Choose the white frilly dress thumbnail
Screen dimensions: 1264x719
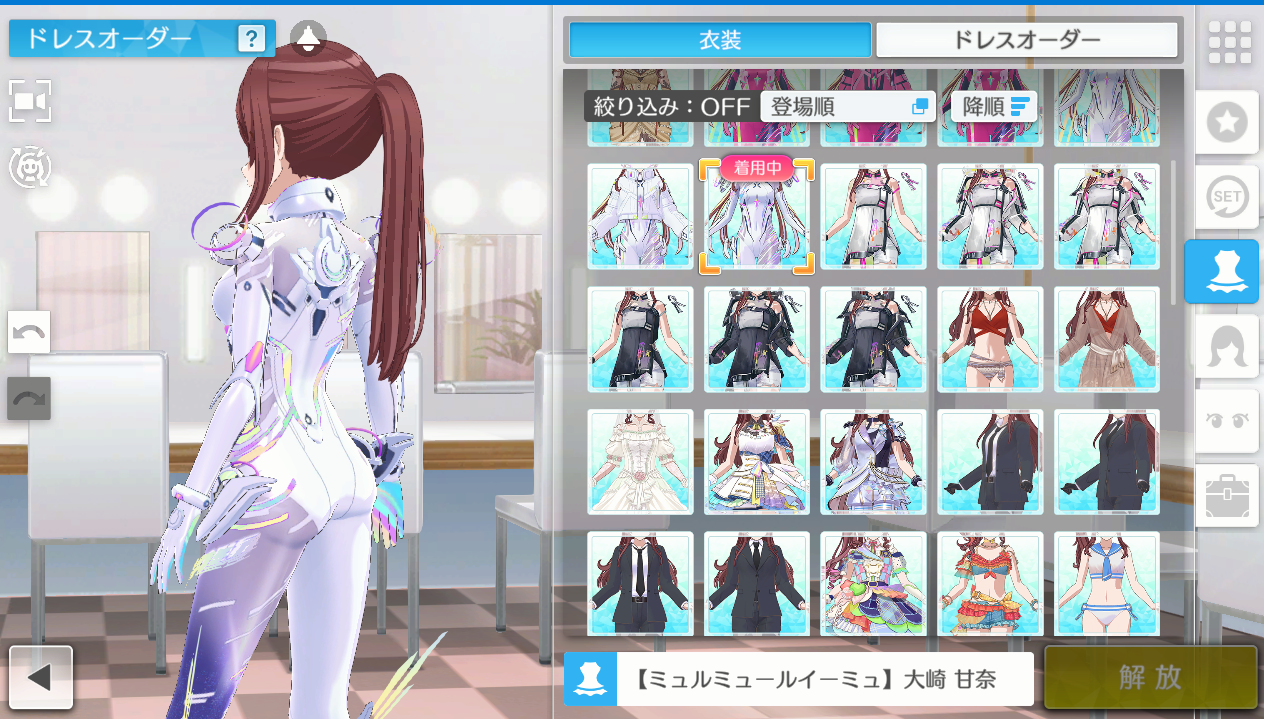click(640, 462)
